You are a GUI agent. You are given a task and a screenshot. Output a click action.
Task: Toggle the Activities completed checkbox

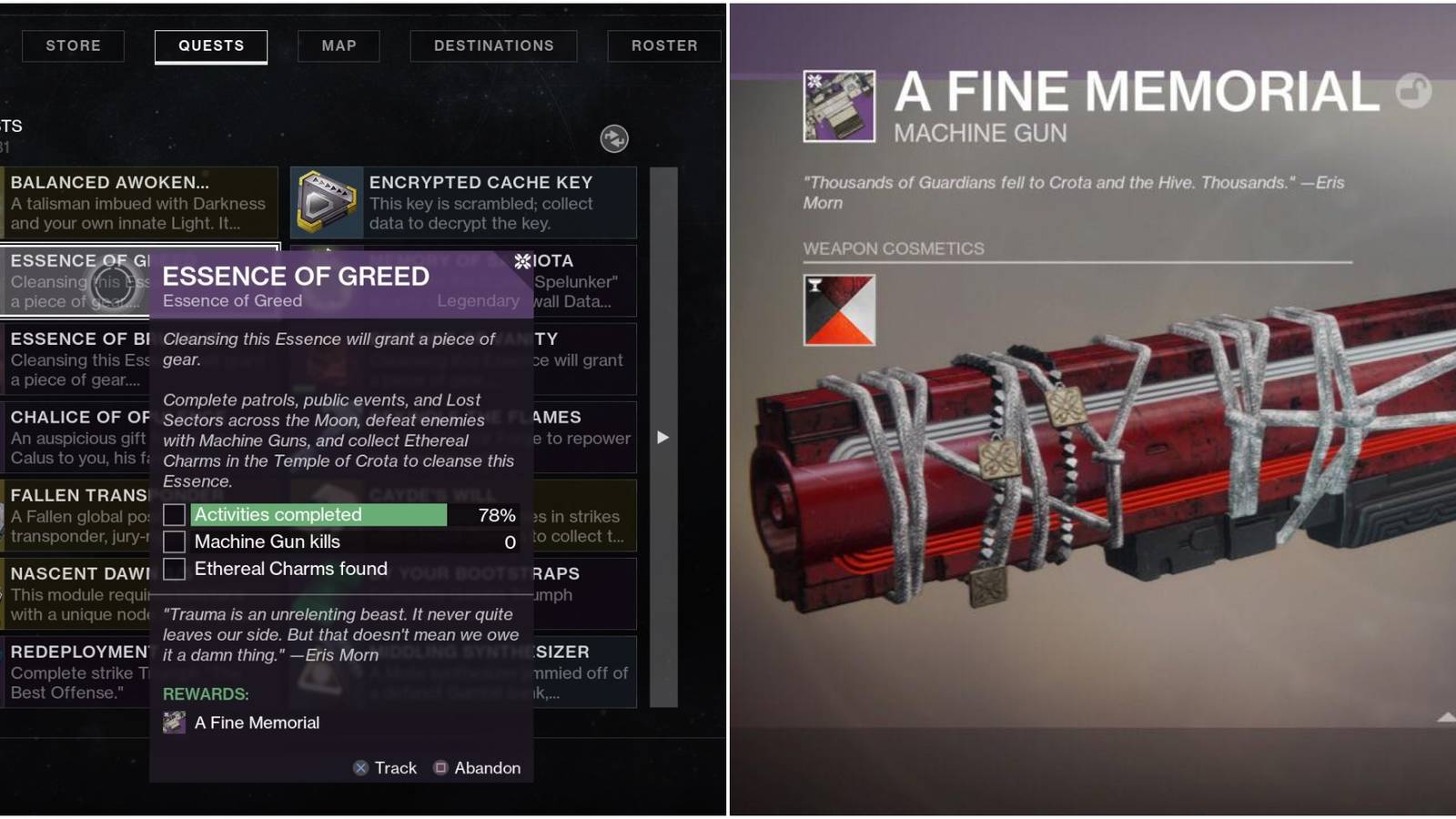[173, 514]
